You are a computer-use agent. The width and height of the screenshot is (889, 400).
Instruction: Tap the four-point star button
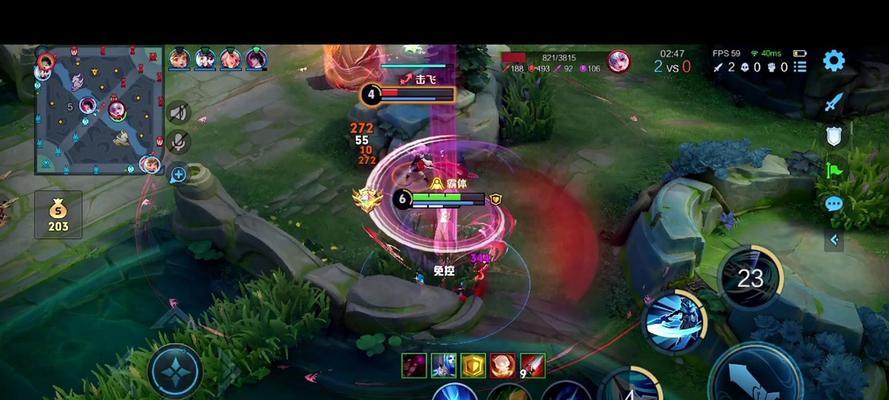(175, 372)
